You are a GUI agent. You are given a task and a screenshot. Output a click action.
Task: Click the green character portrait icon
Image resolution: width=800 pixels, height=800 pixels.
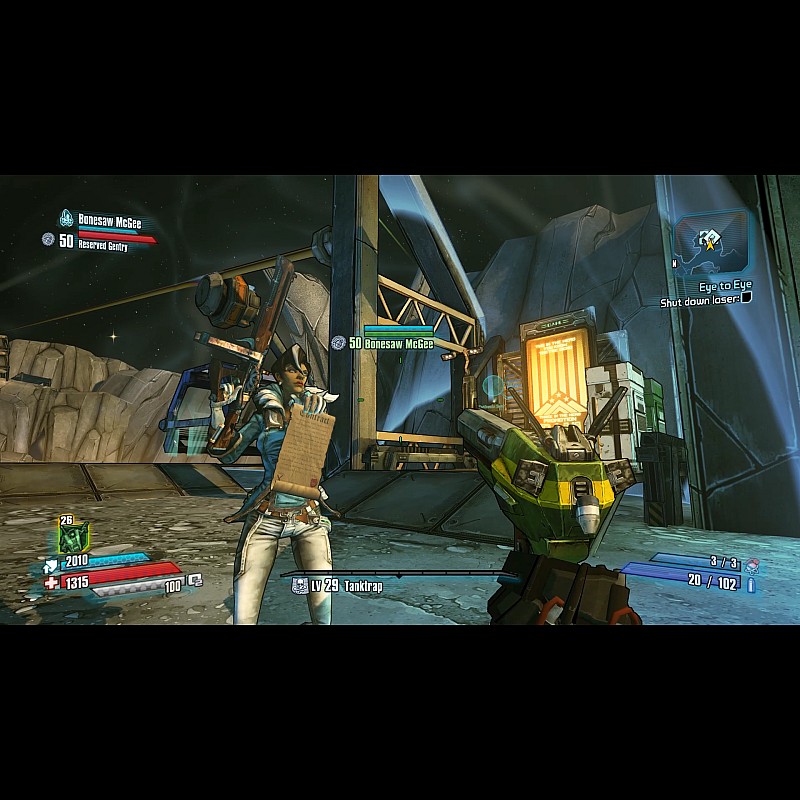click(73, 538)
